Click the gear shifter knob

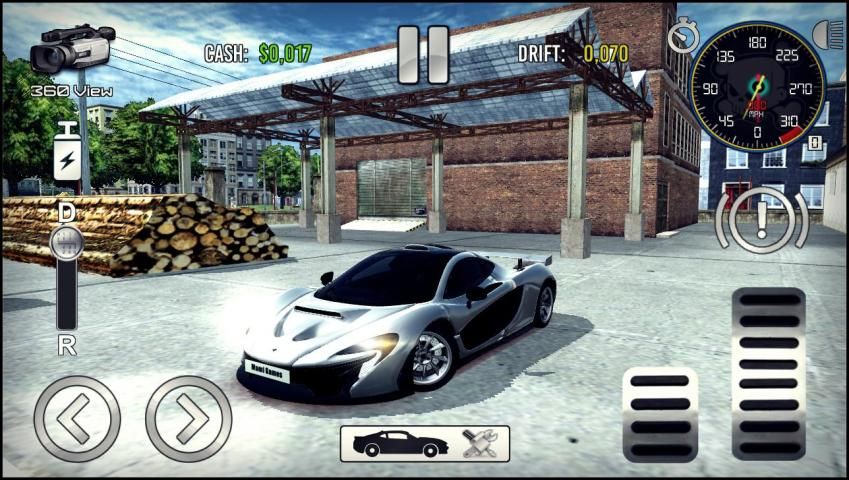[x=67, y=242]
